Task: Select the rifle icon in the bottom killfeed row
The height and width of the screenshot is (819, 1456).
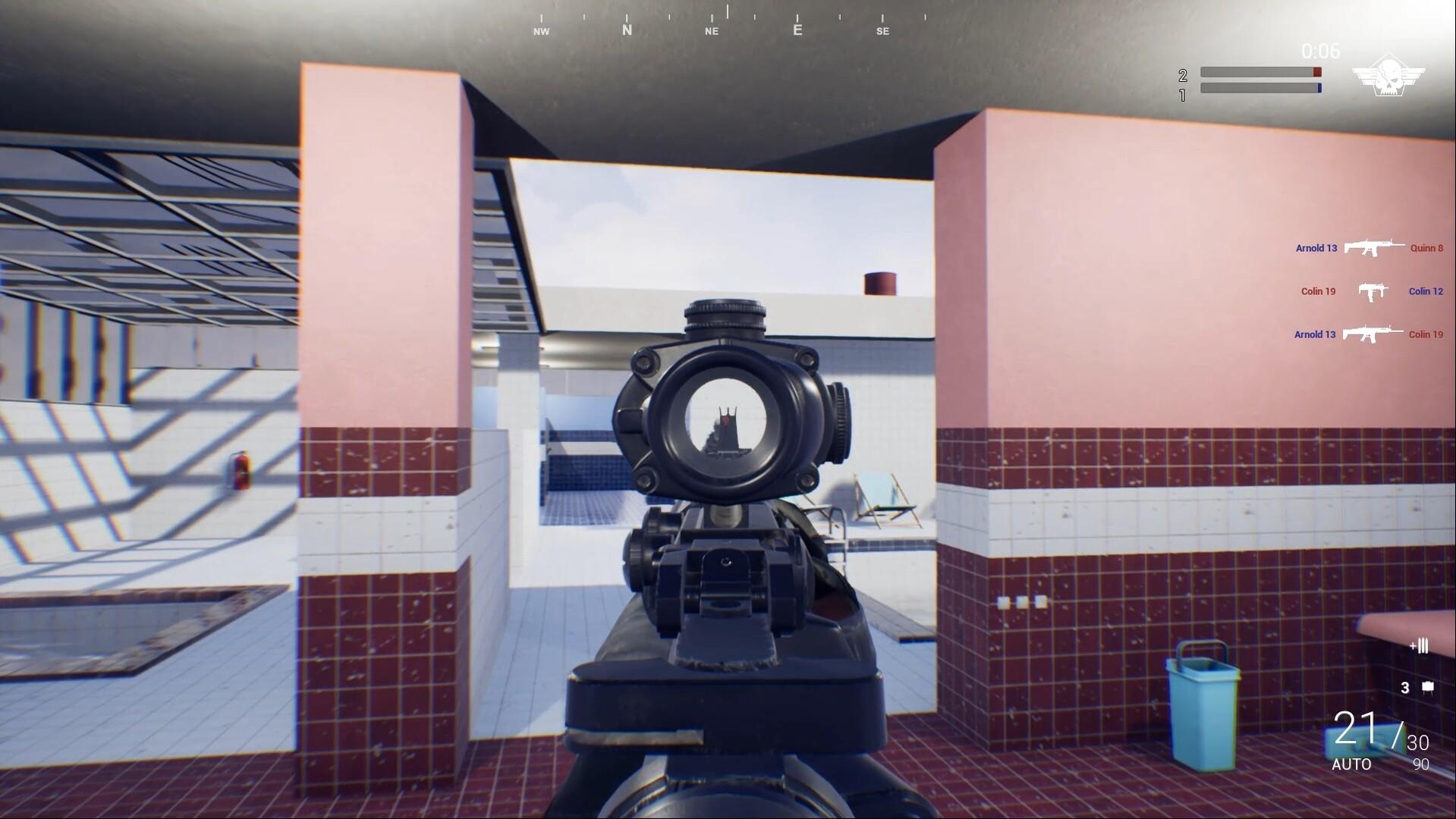Action: tap(1375, 334)
